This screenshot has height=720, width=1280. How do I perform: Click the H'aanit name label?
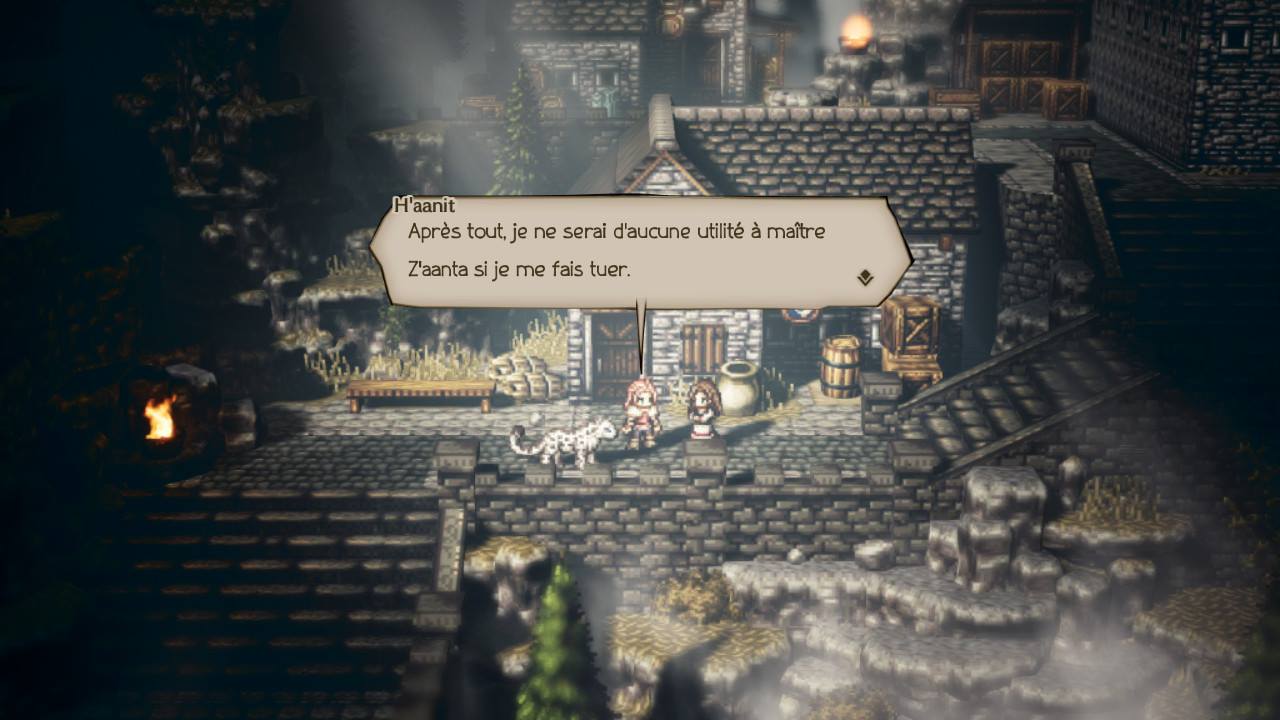coord(425,206)
